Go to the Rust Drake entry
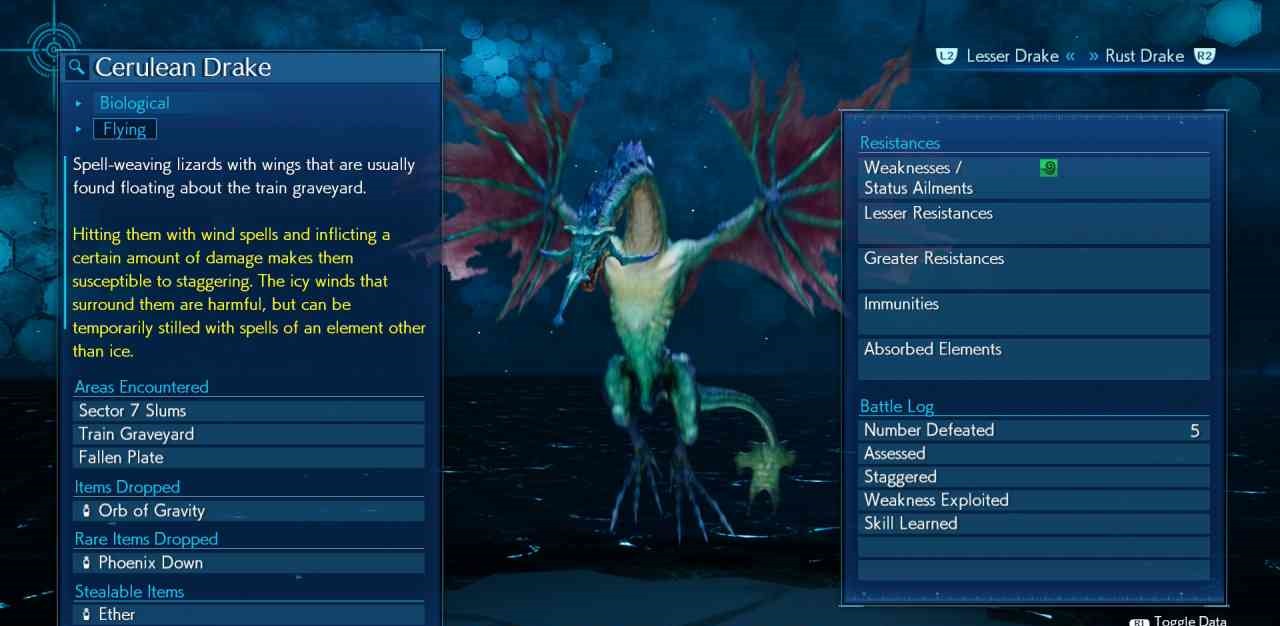Image resolution: width=1280 pixels, height=626 pixels. (1144, 57)
